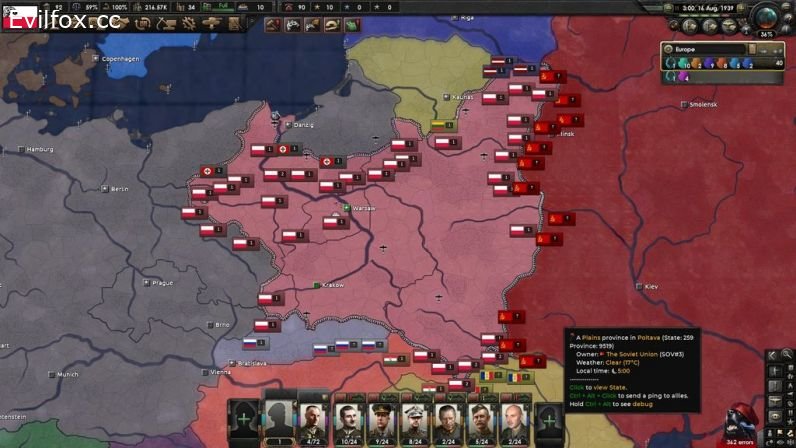Select the general with 10/24 divisions
This screenshot has height=448, width=796.
point(348,421)
